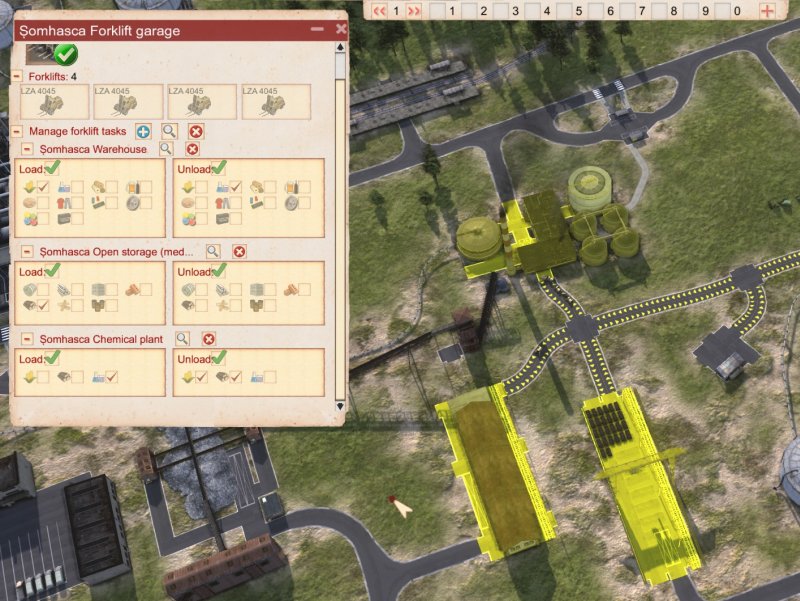The height and width of the screenshot is (601, 800).
Task: Add a new forklift task with plus icon
Action: pos(143,131)
